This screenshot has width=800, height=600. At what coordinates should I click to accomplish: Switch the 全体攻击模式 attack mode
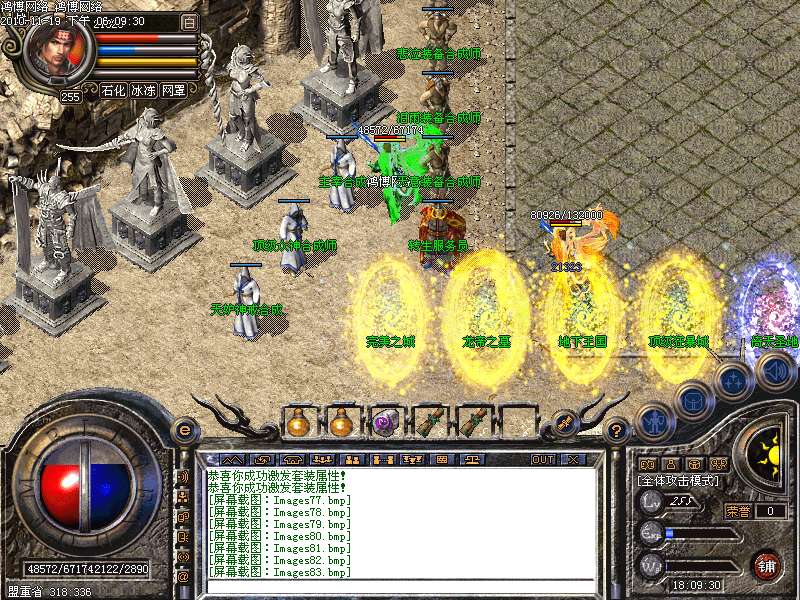tap(676, 481)
